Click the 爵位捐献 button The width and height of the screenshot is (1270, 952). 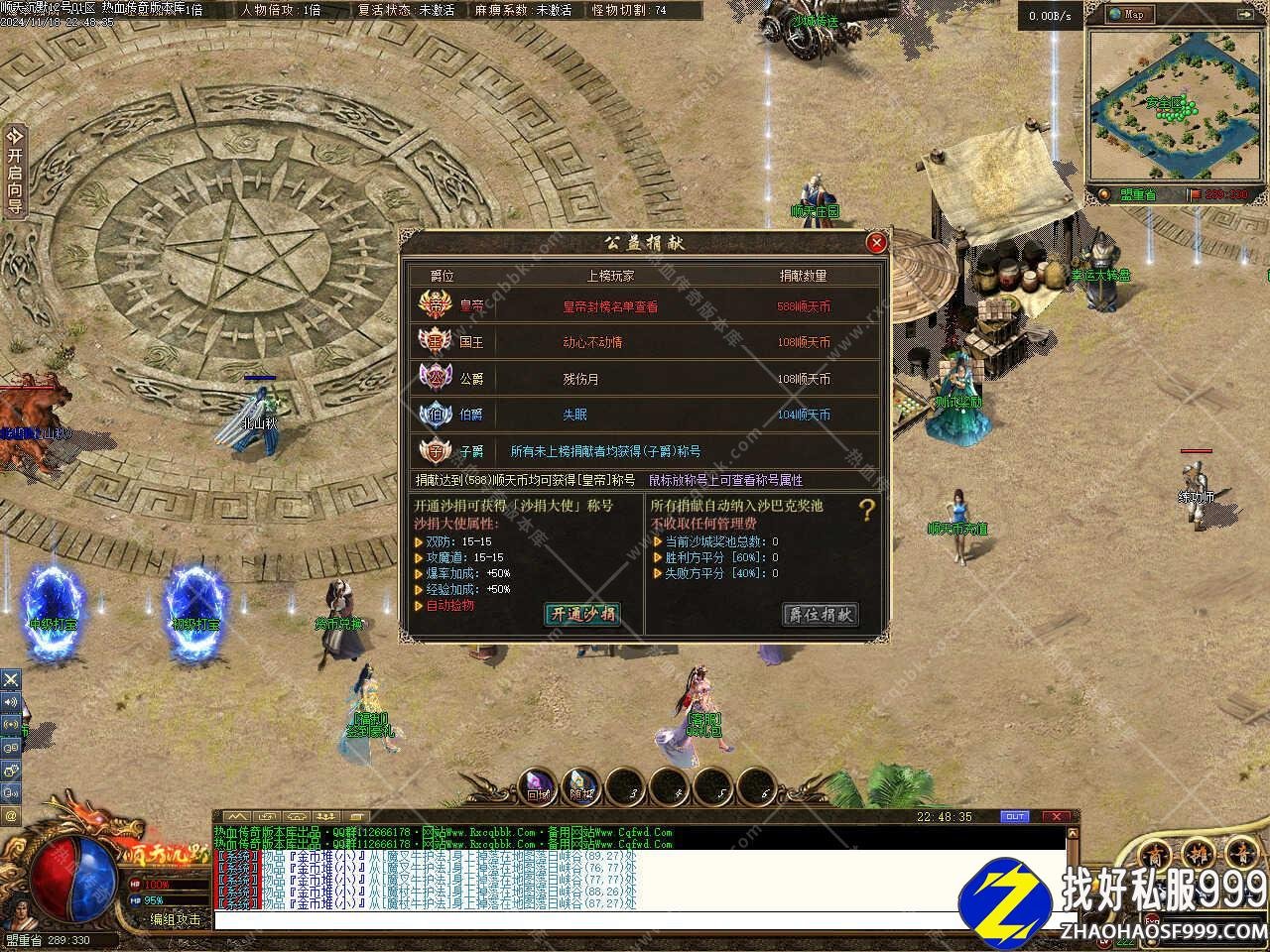820,614
